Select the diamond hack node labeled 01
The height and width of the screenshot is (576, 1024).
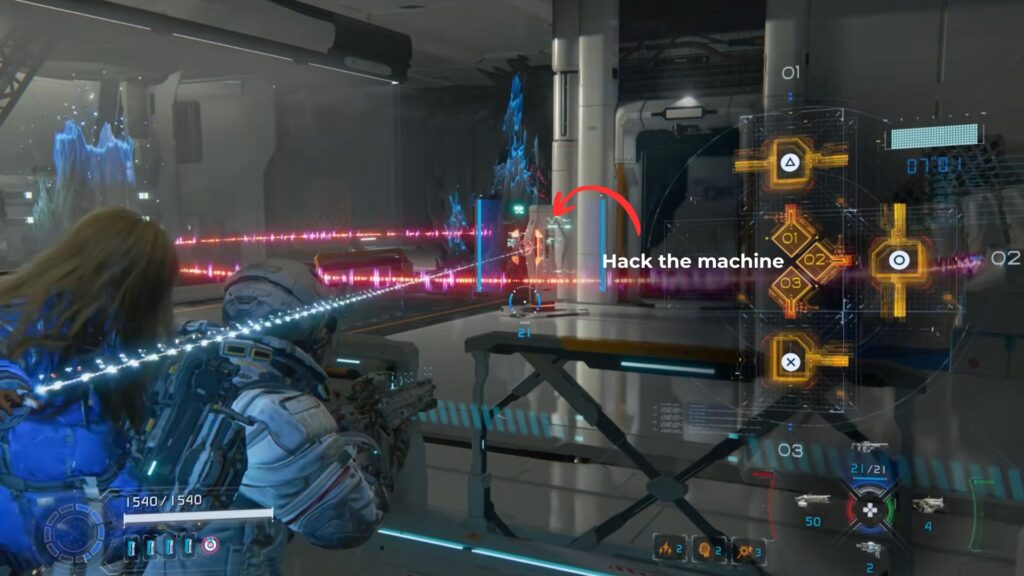click(x=789, y=239)
